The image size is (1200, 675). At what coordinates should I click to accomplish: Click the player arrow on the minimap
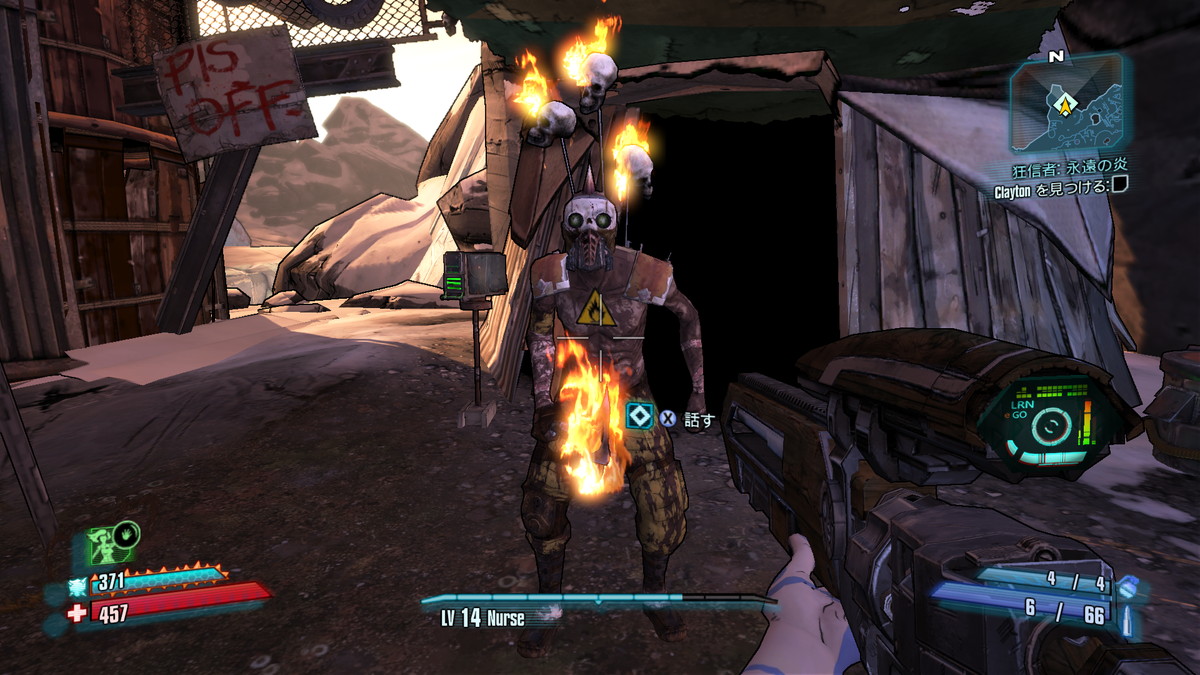click(1067, 102)
